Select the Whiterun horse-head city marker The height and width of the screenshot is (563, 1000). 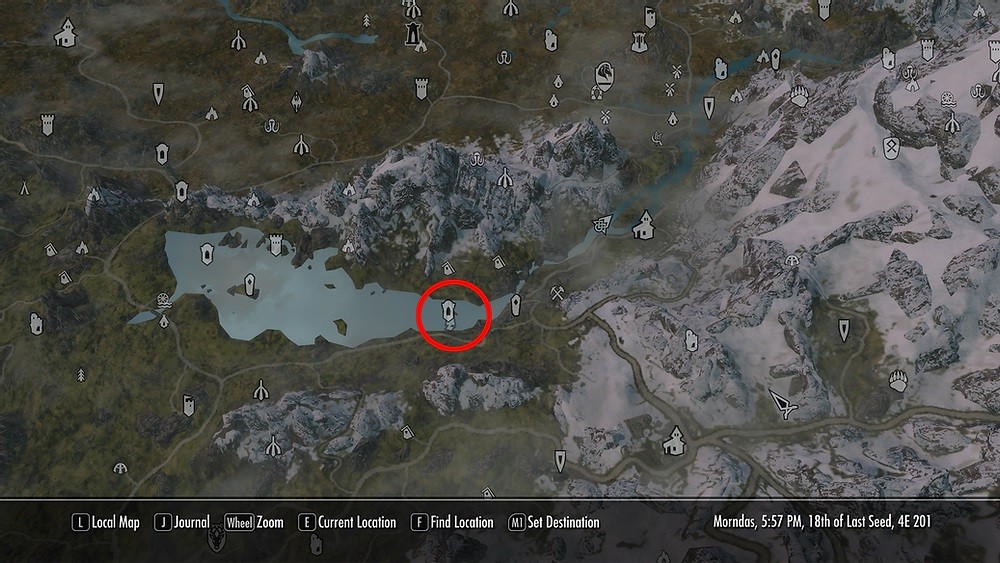tap(604, 75)
